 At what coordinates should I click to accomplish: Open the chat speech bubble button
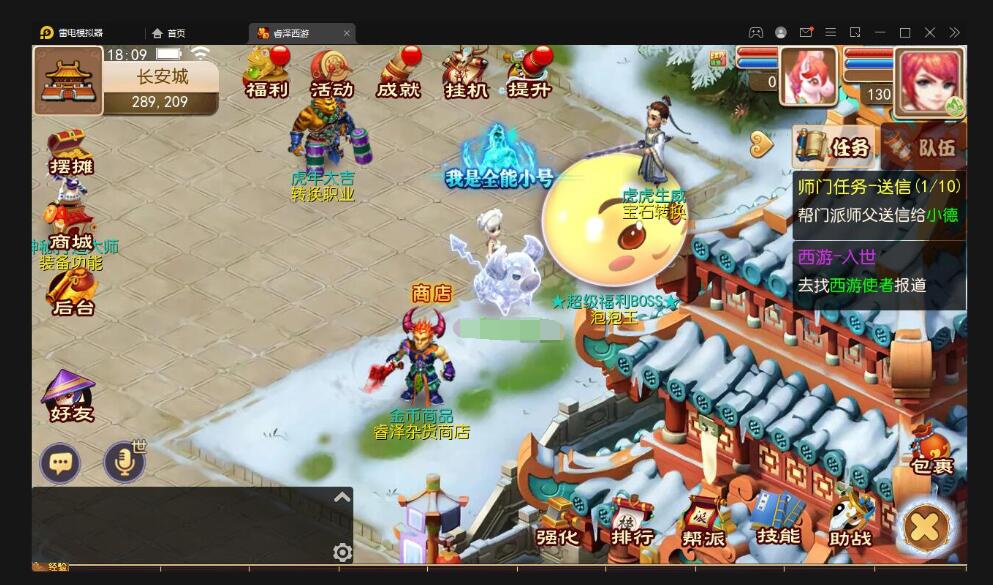pyautogui.click(x=61, y=463)
